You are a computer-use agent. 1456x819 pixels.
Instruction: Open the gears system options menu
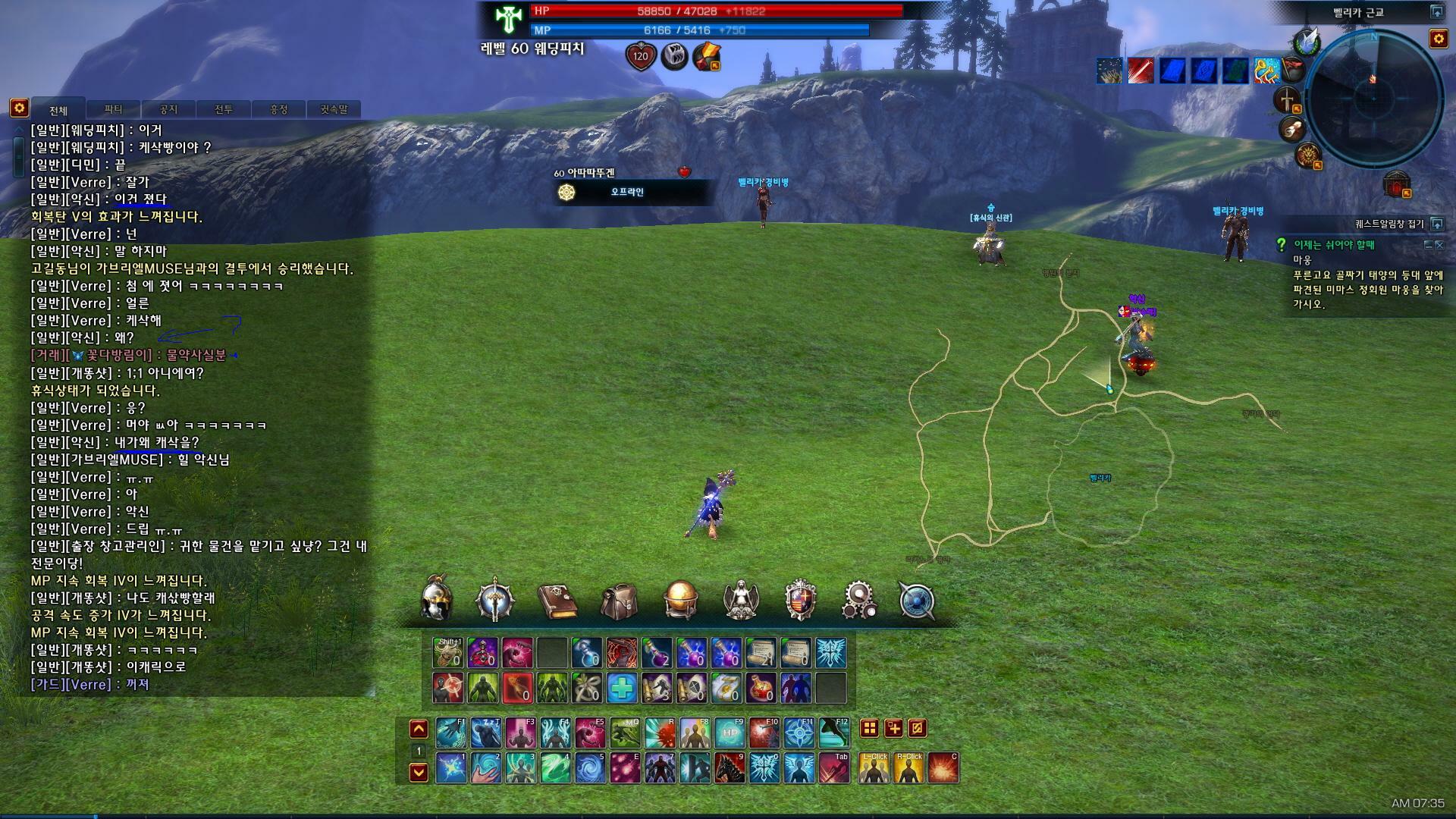(x=859, y=600)
